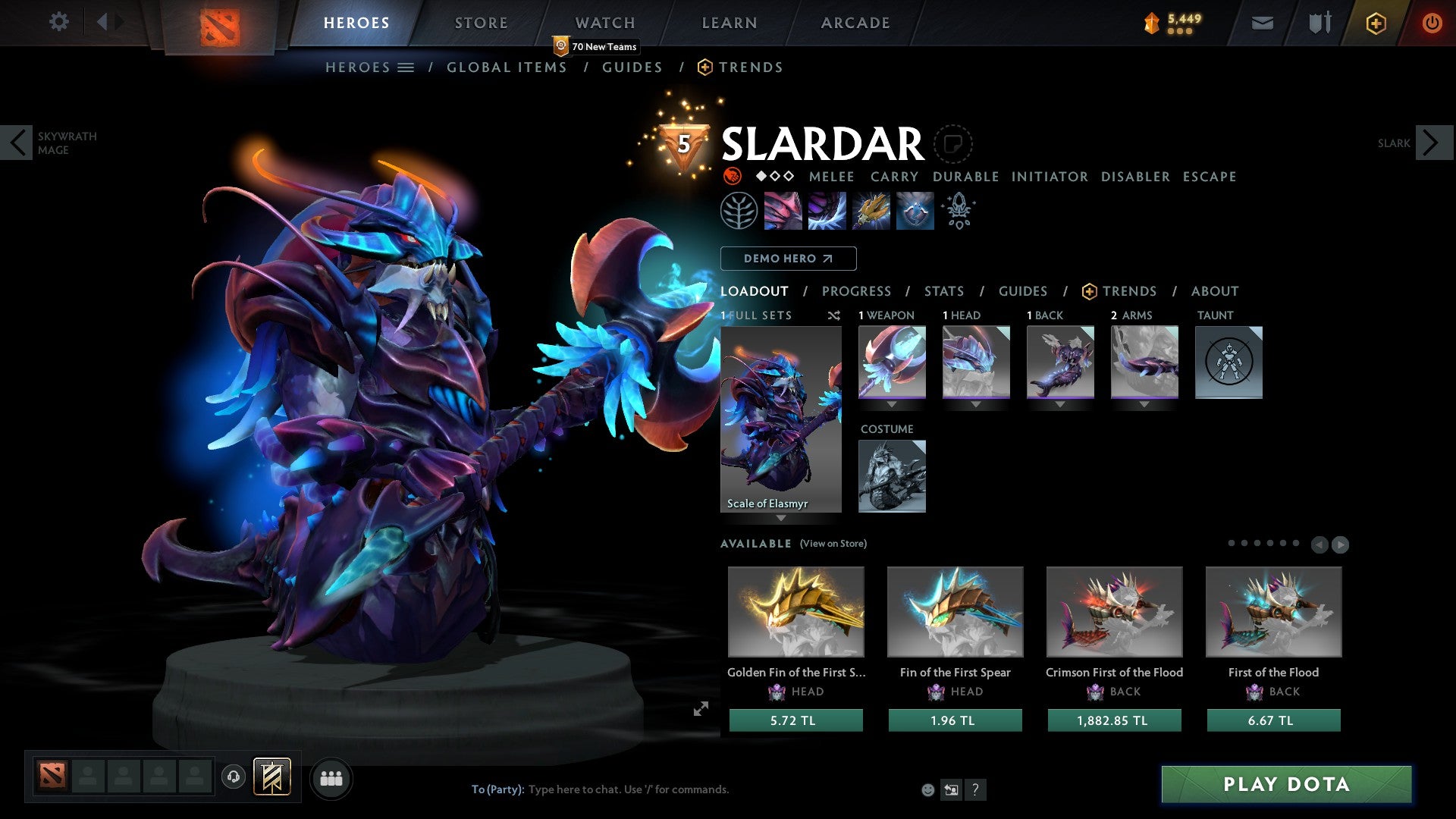Expand the 1 WEAPON item dropdown arrow

[x=893, y=403]
